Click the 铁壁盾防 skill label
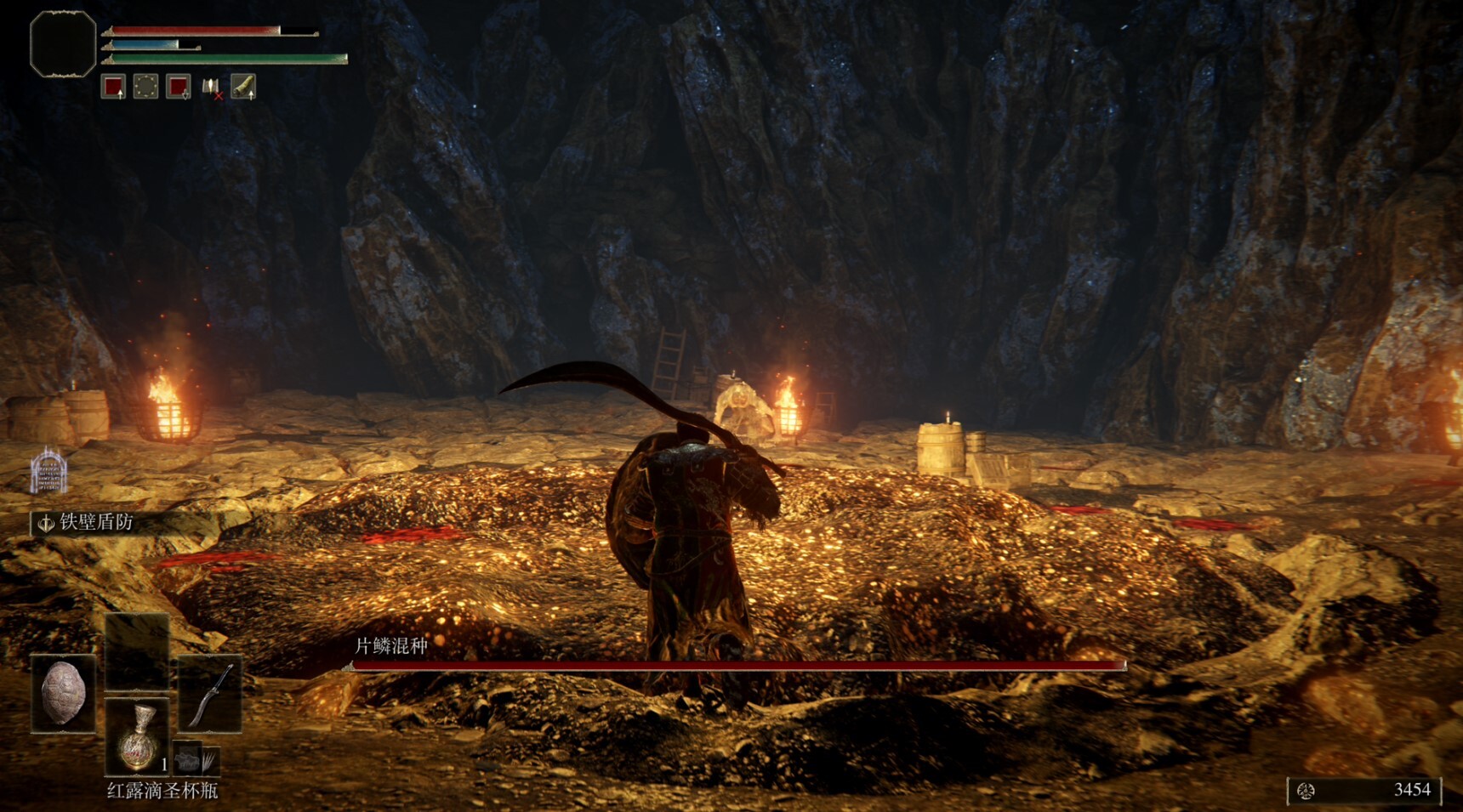Screen dimensions: 1463x812 pyautogui.click(x=95, y=522)
